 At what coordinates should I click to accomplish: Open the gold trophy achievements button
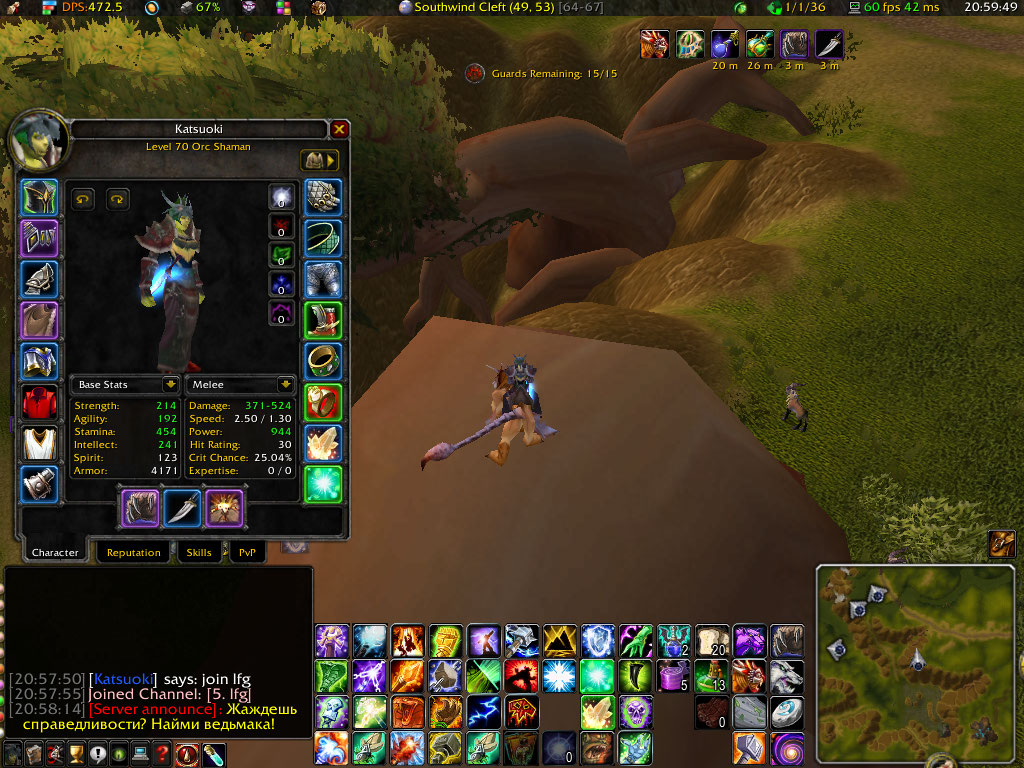pyautogui.click(x=75, y=754)
